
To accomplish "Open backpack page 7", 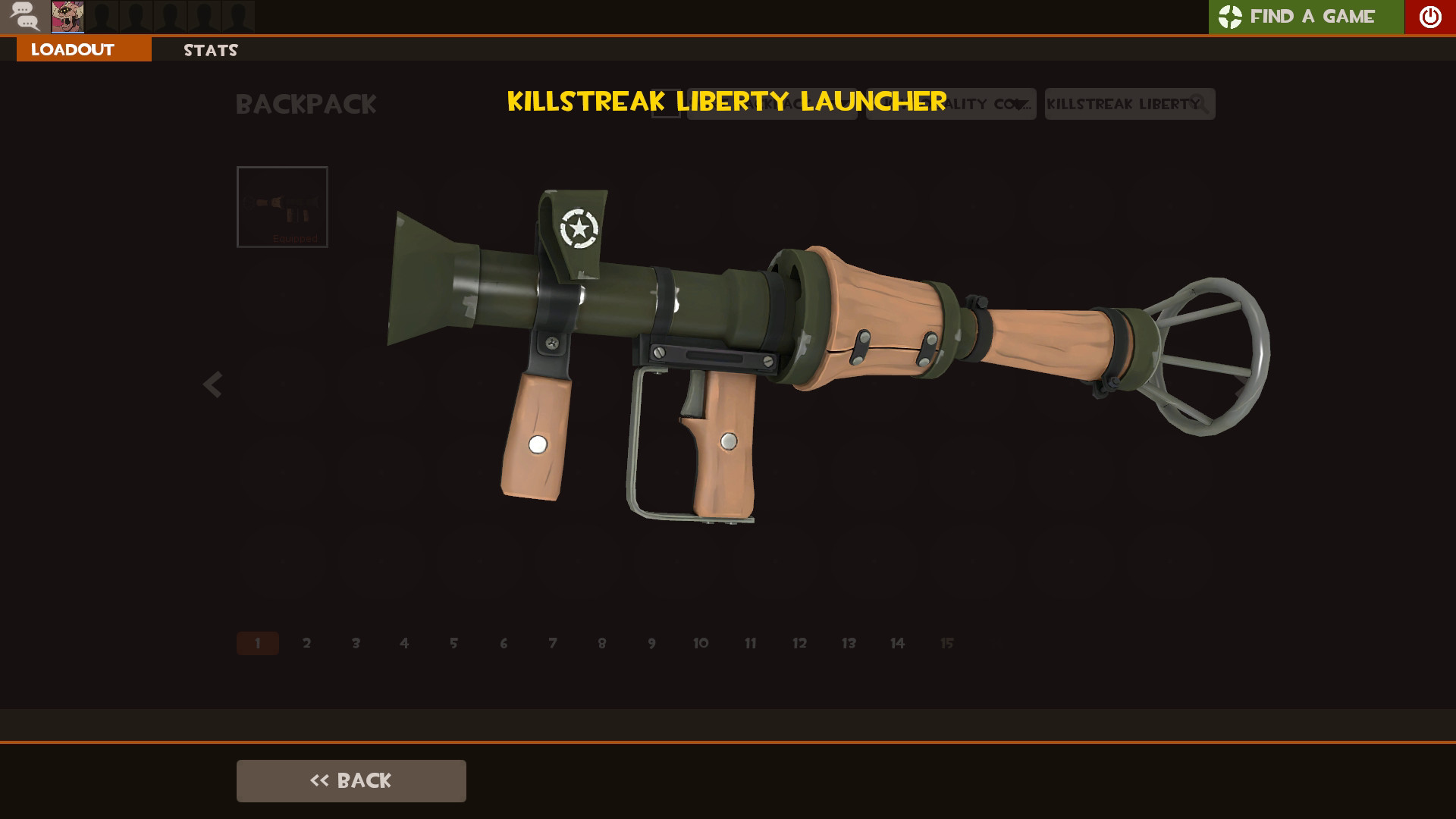I will pyautogui.click(x=552, y=642).
